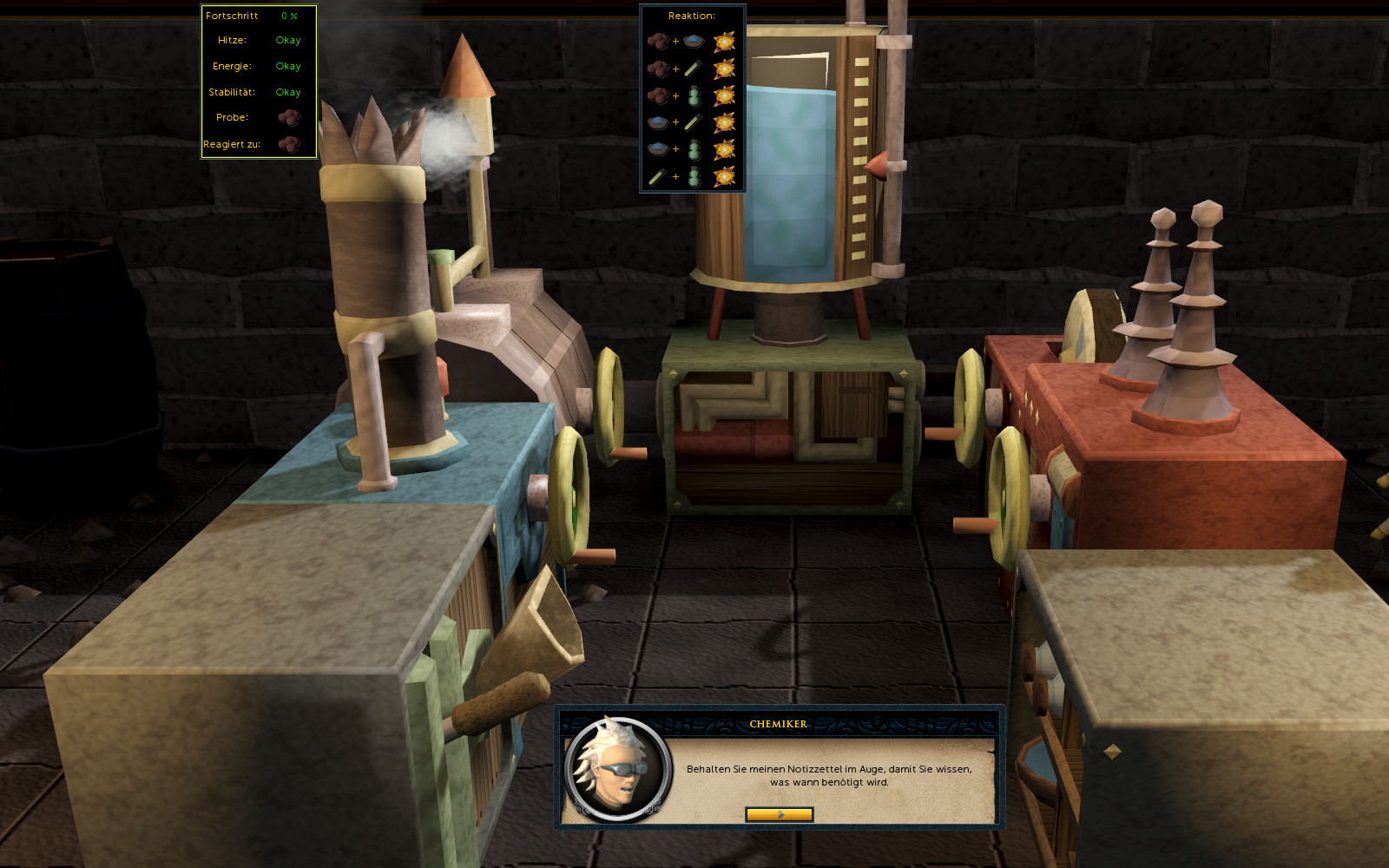Continue the Chemiker dialogue with the yellow button

pos(779,814)
